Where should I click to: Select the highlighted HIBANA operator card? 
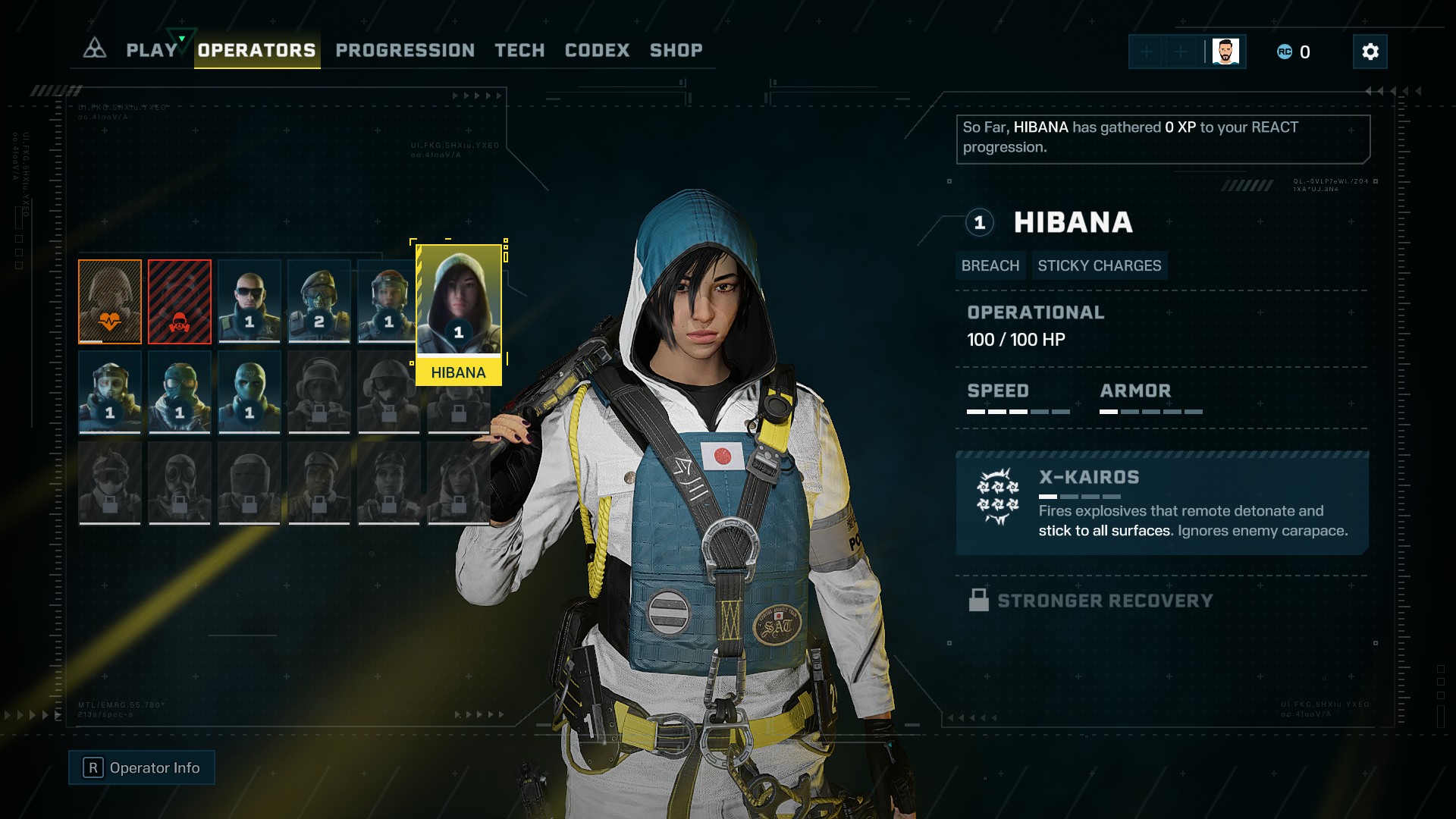[x=458, y=312]
